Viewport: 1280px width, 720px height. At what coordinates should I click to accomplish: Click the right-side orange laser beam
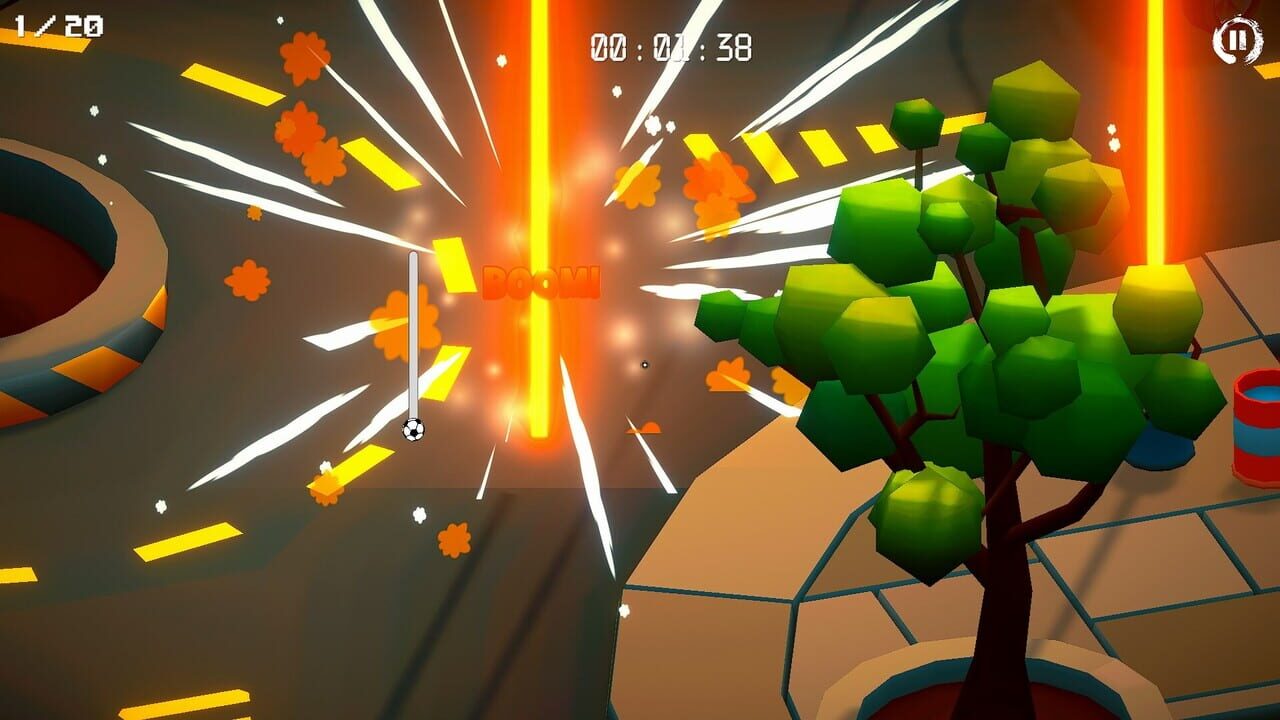point(1157,150)
